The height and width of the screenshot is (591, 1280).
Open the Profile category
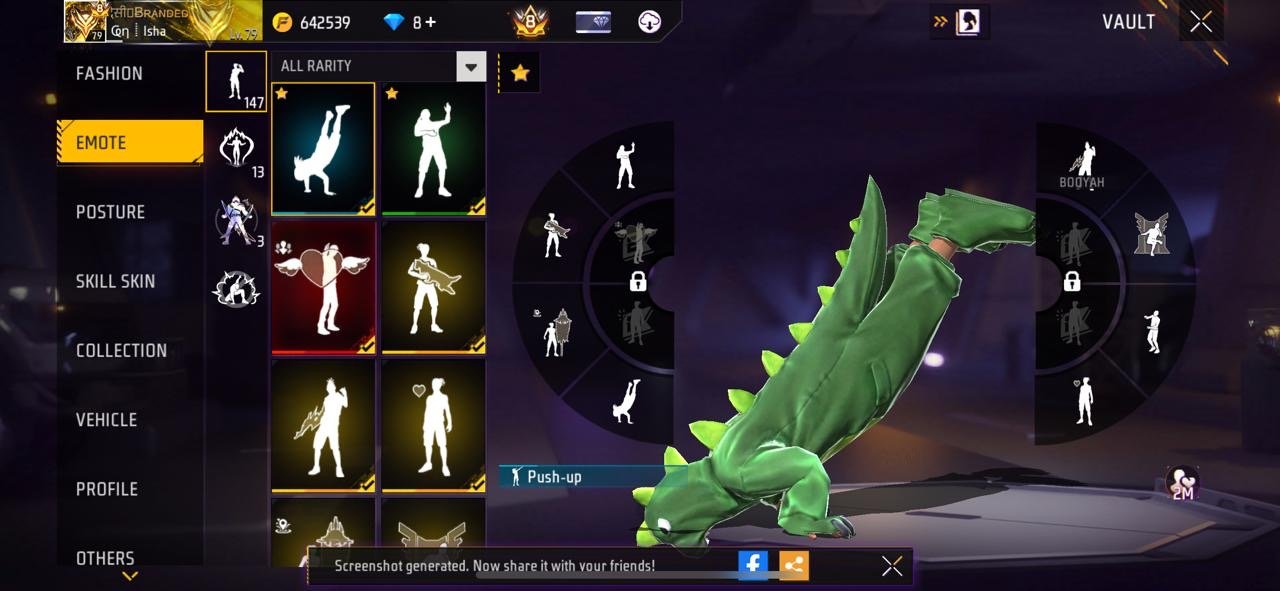tap(107, 489)
